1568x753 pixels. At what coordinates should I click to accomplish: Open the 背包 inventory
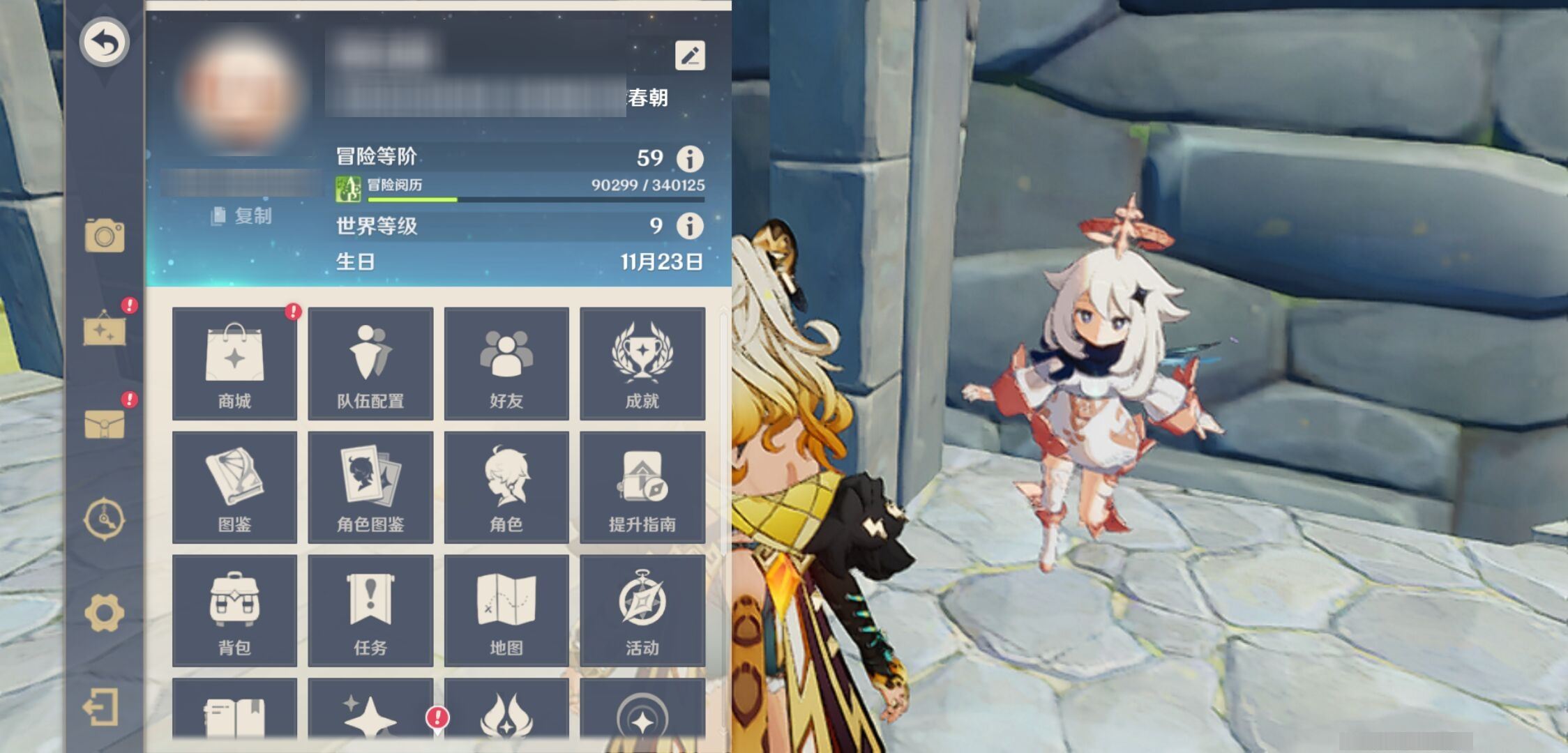click(x=234, y=610)
